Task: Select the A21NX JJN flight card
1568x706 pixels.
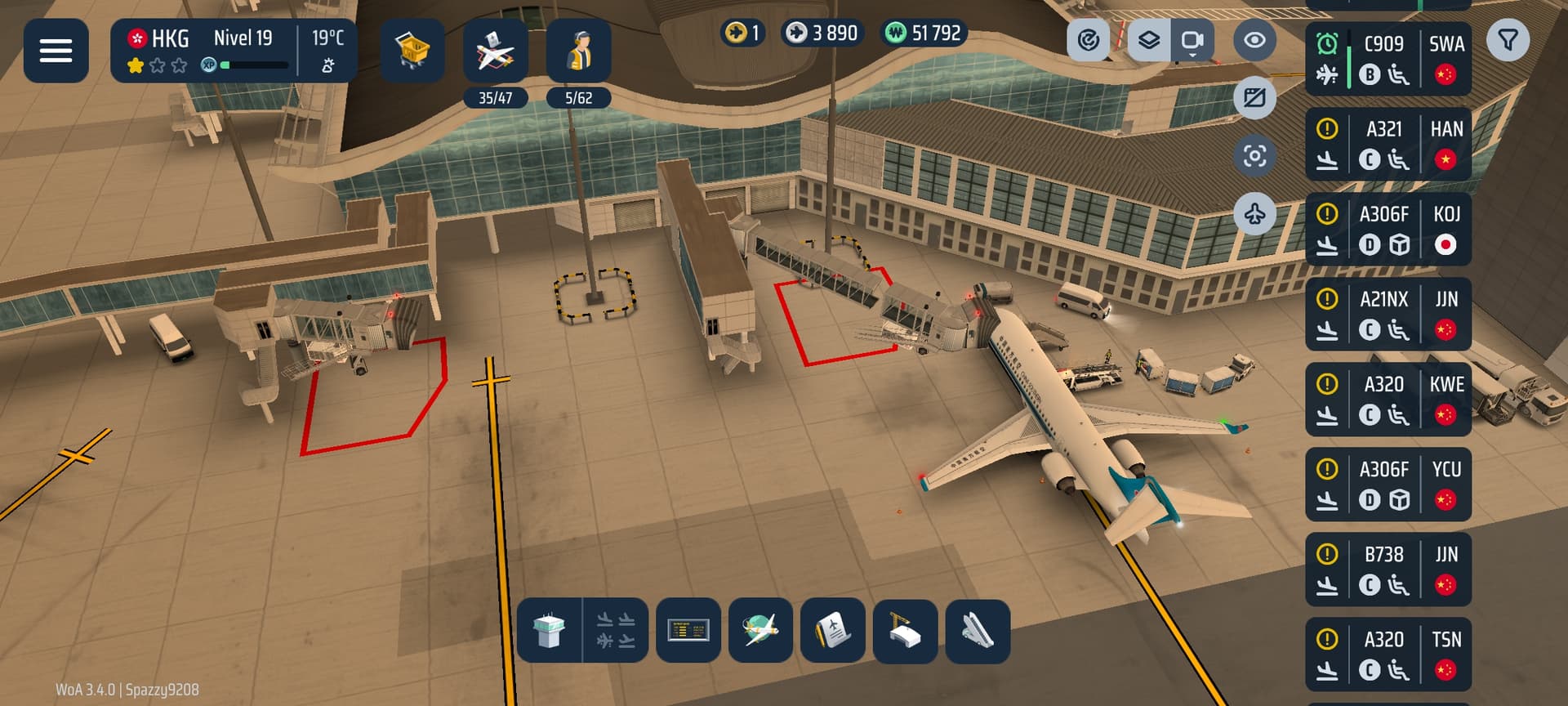Action: 1388,315
